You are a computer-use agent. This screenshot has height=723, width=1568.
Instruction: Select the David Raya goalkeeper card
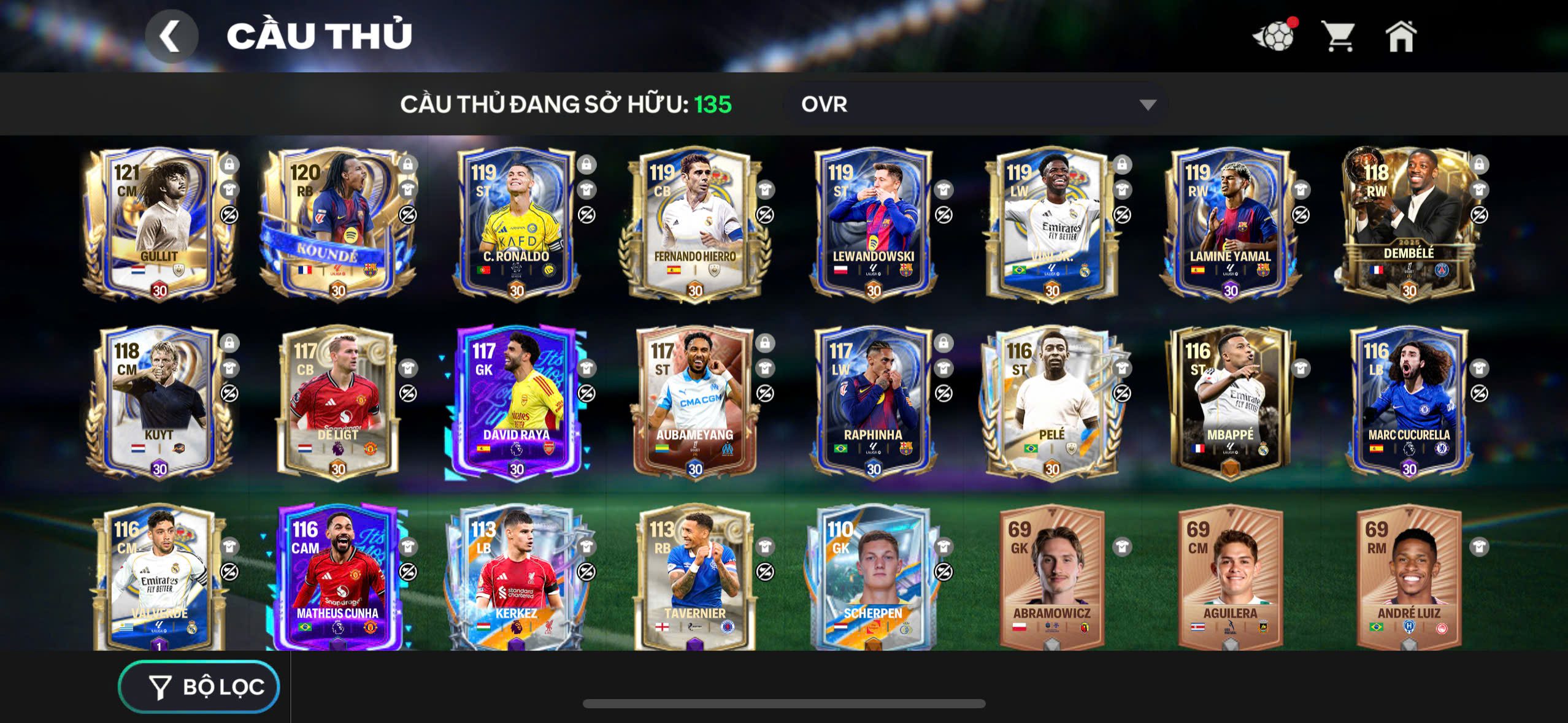click(517, 402)
